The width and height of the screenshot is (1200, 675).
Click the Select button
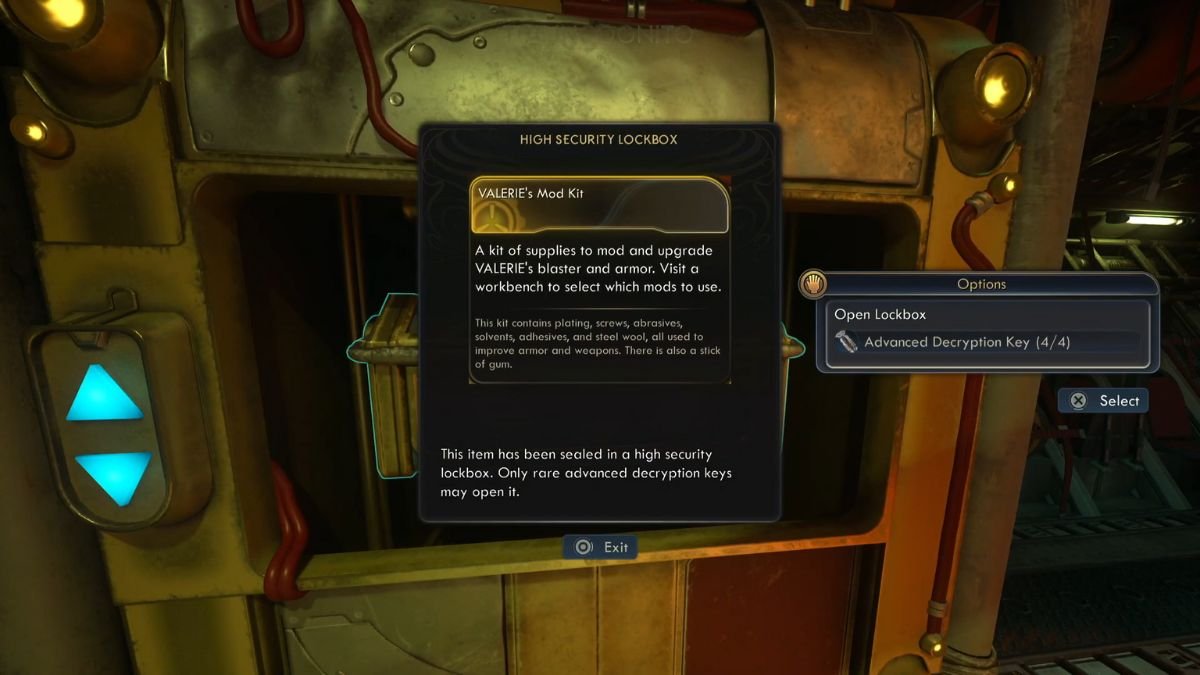[x=1104, y=401]
